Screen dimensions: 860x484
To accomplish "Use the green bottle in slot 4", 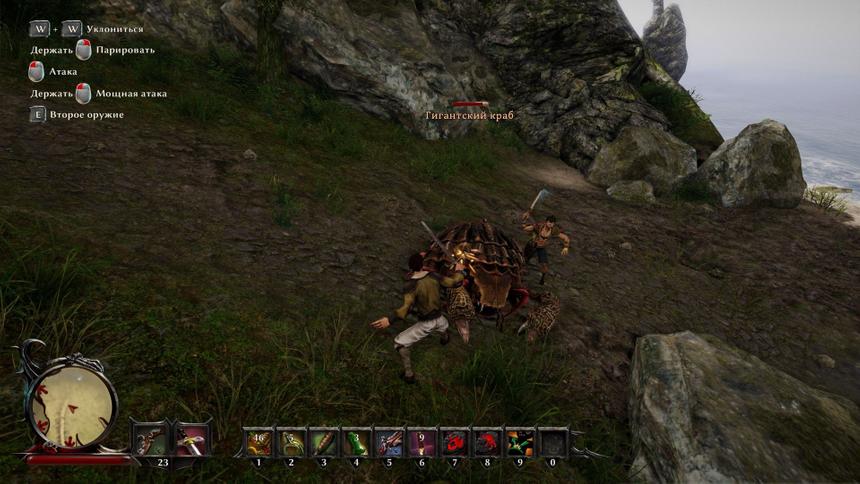I will tap(356, 441).
